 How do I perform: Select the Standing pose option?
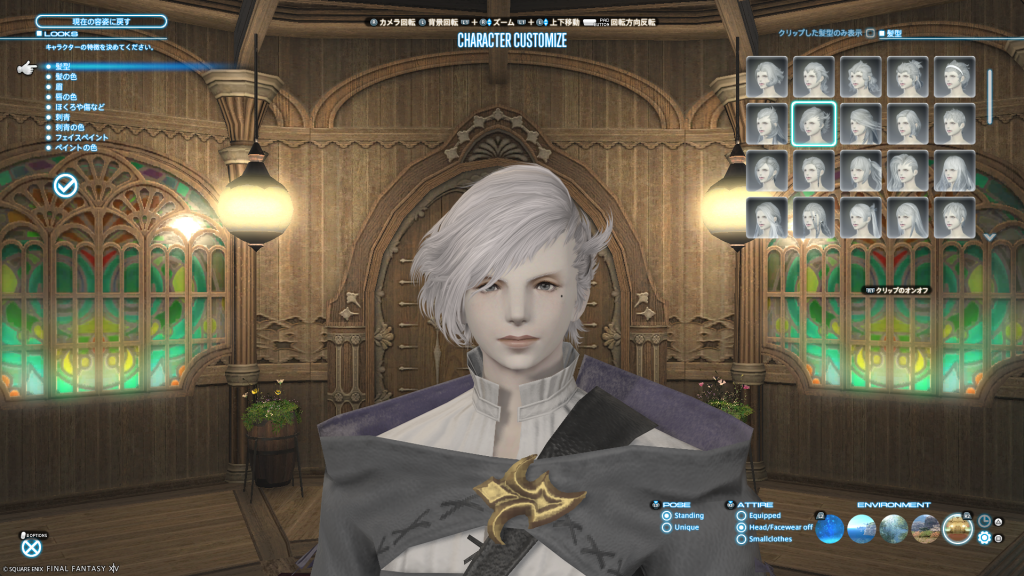click(x=667, y=516)
